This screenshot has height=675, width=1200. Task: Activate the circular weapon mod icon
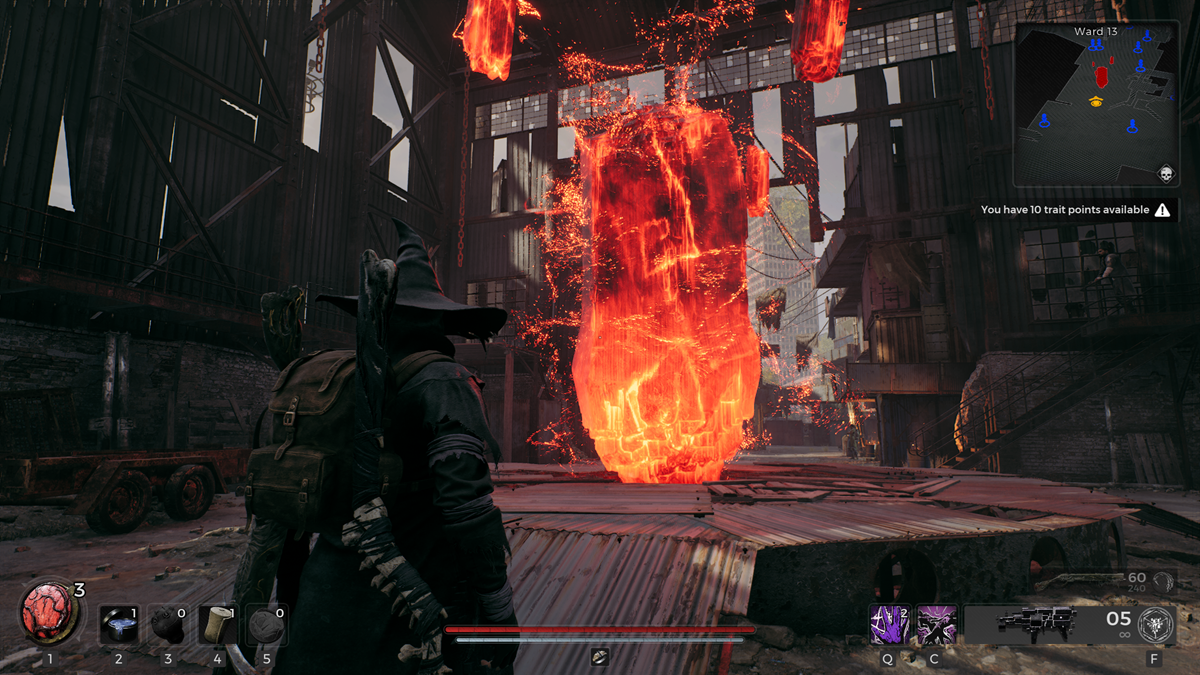(x=1156, y=624)
